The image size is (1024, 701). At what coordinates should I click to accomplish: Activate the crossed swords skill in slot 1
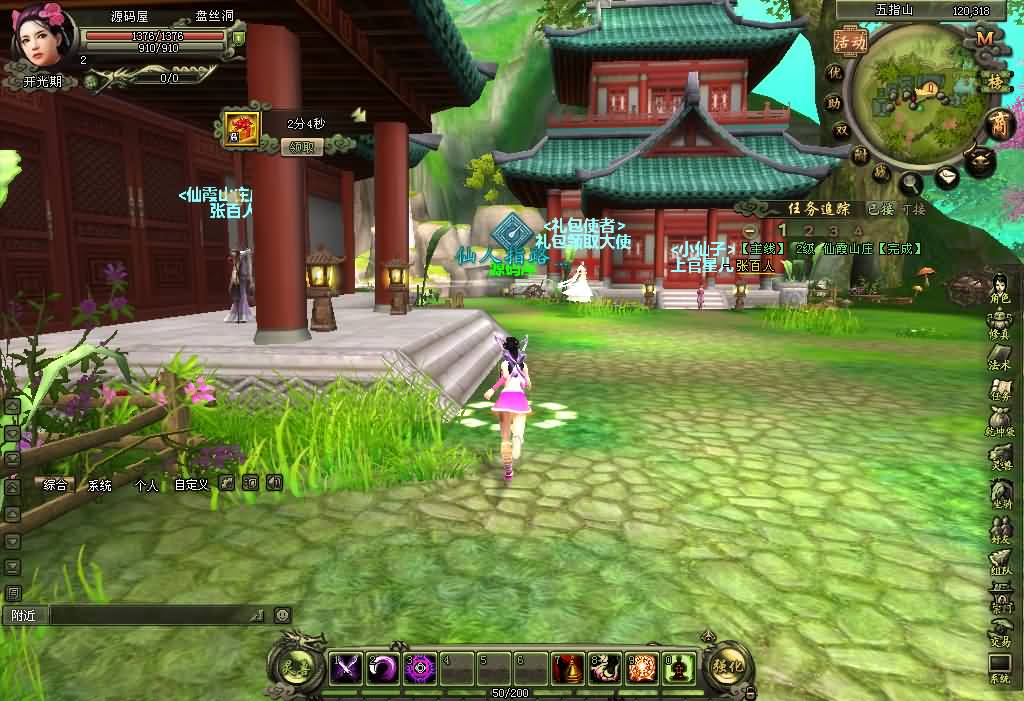pos(346,667)
